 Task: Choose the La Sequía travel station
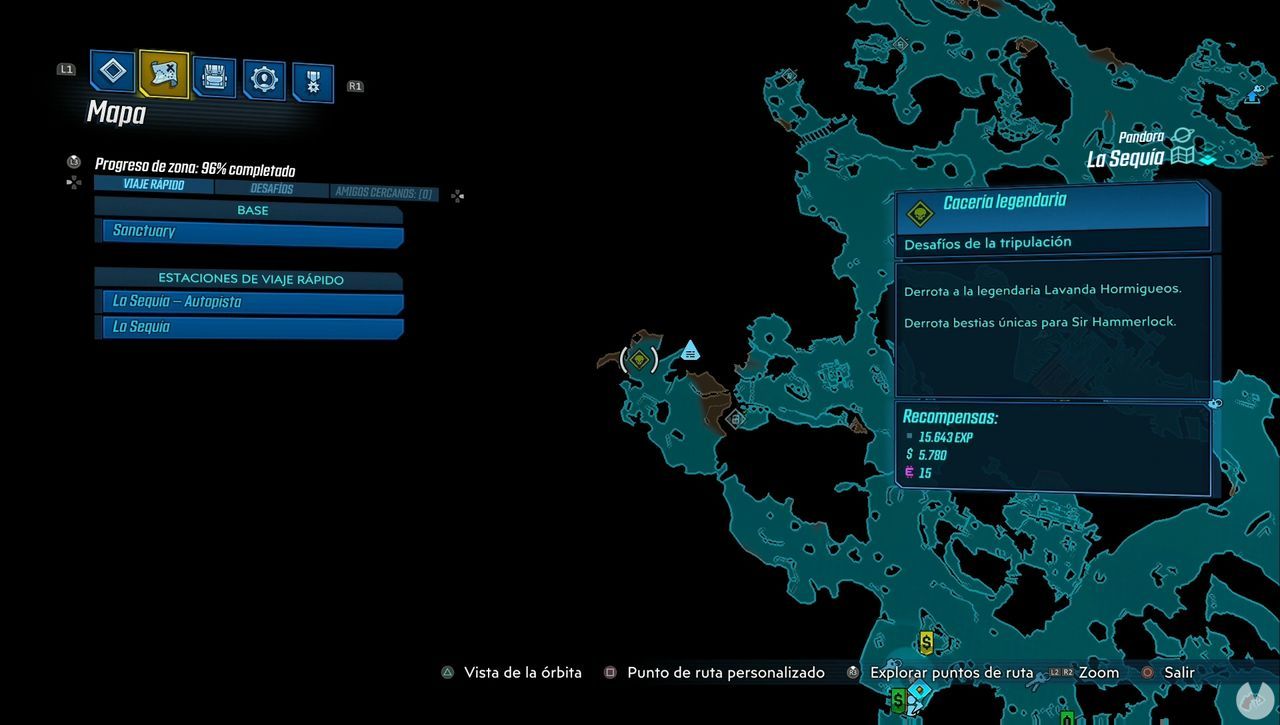[248, 327]
